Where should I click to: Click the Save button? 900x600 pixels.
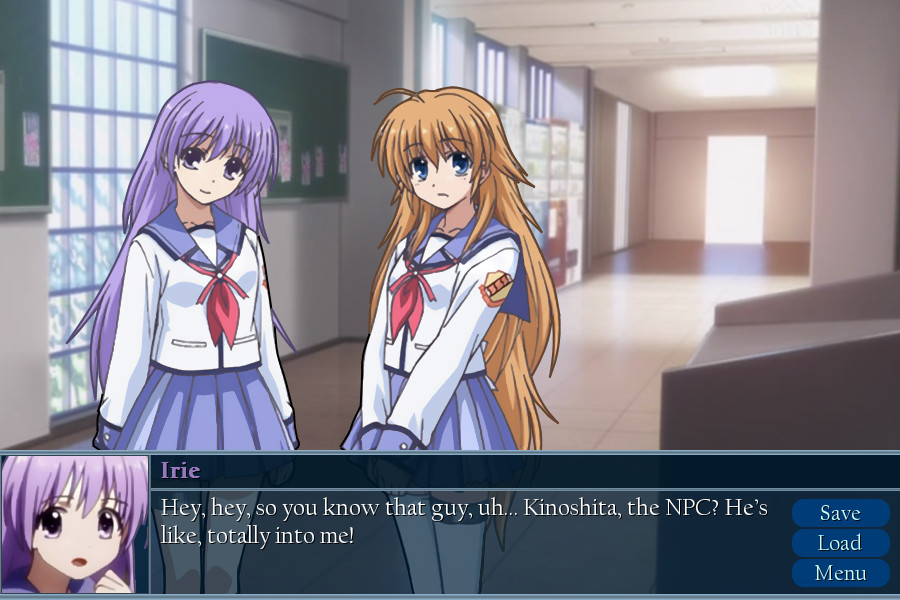coord(840,513)
